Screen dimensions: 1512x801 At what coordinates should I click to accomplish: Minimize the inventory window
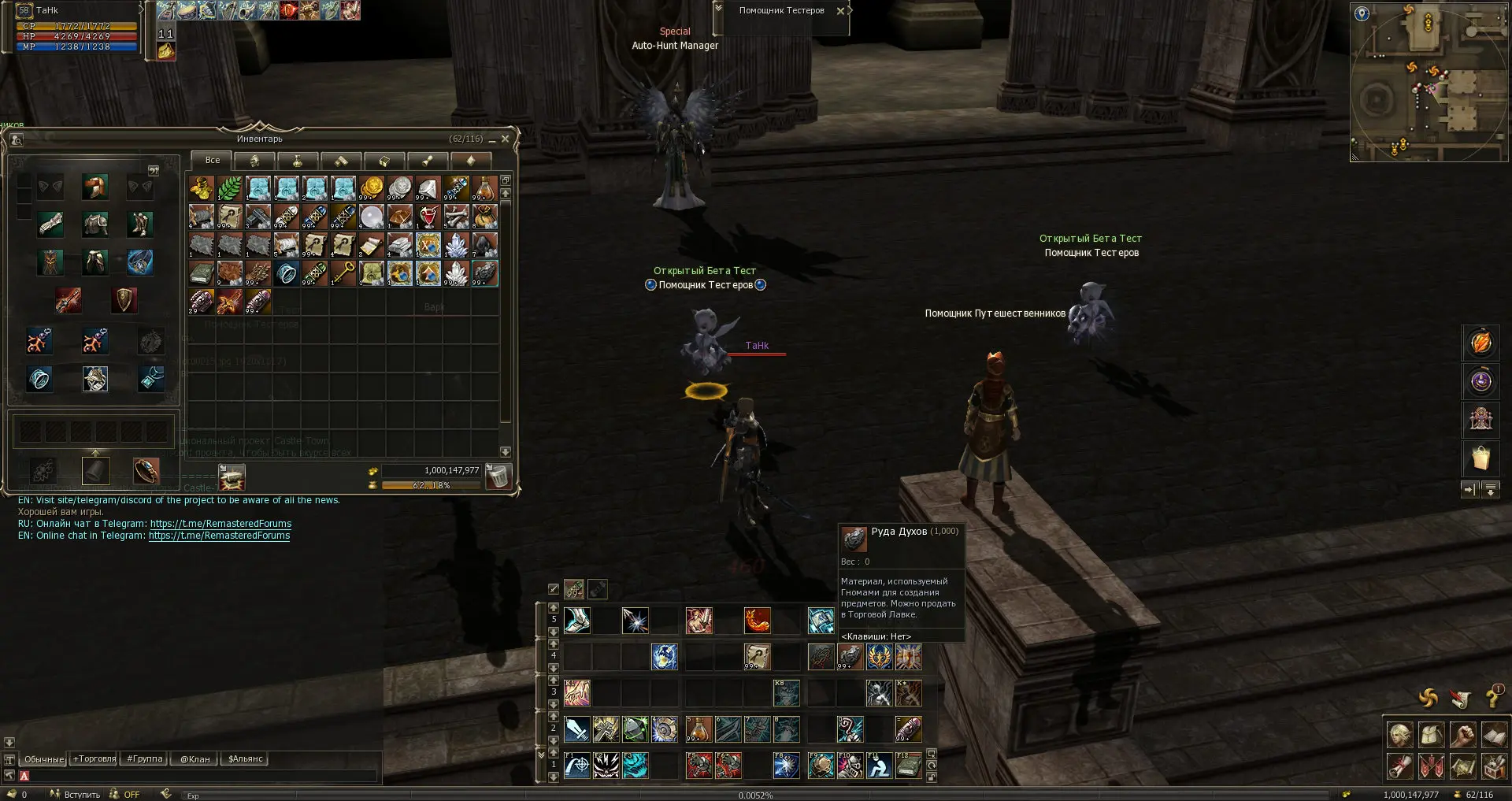pos(492,139)
